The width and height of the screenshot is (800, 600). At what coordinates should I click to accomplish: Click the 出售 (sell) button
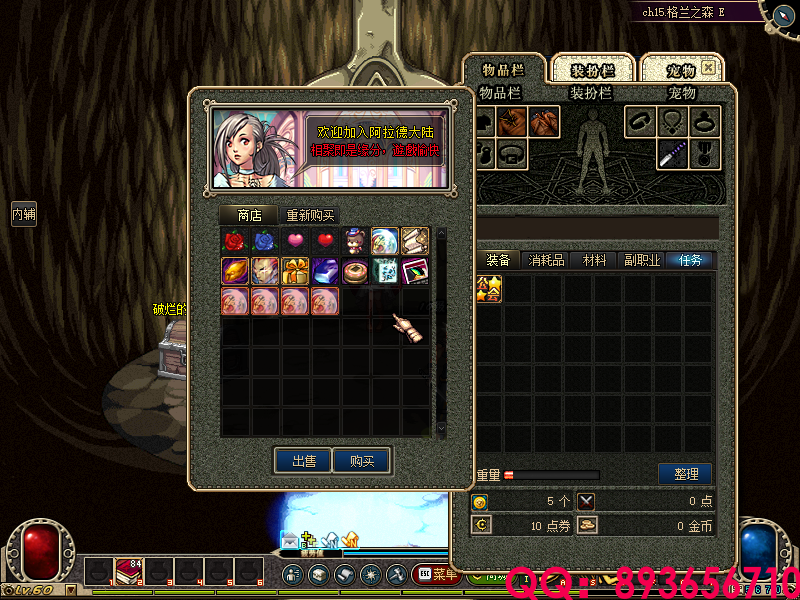click(x=303, y=461)
